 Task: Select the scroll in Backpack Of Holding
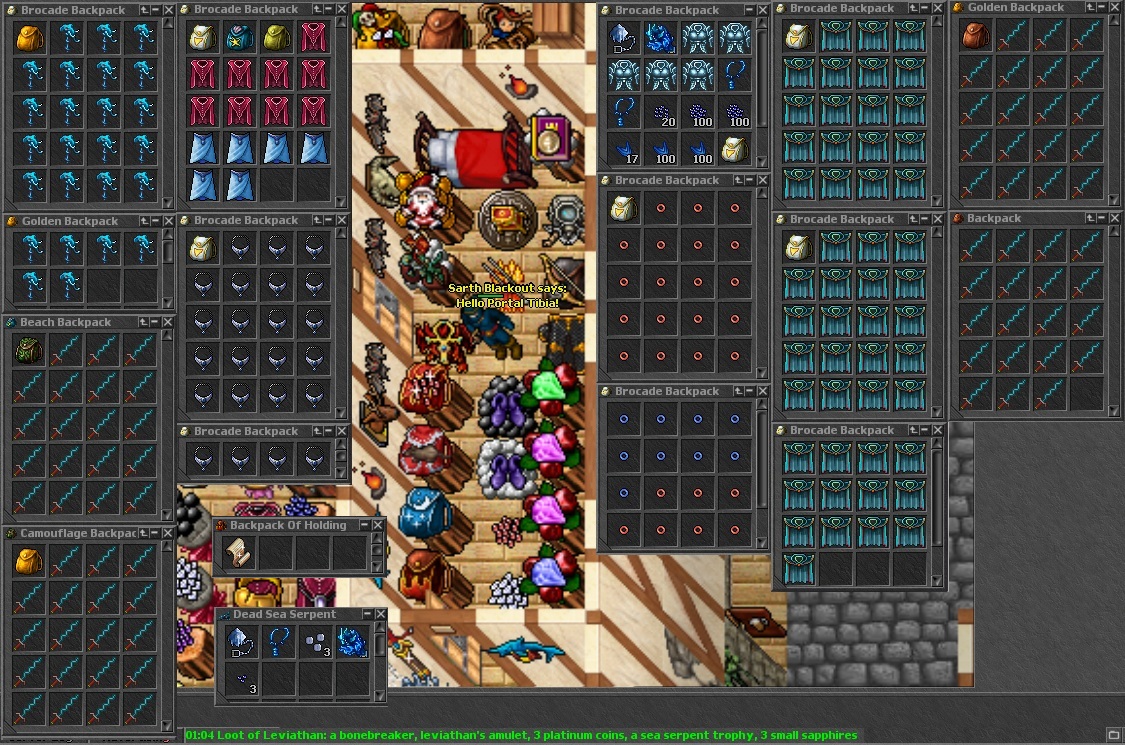pos(239,552)
